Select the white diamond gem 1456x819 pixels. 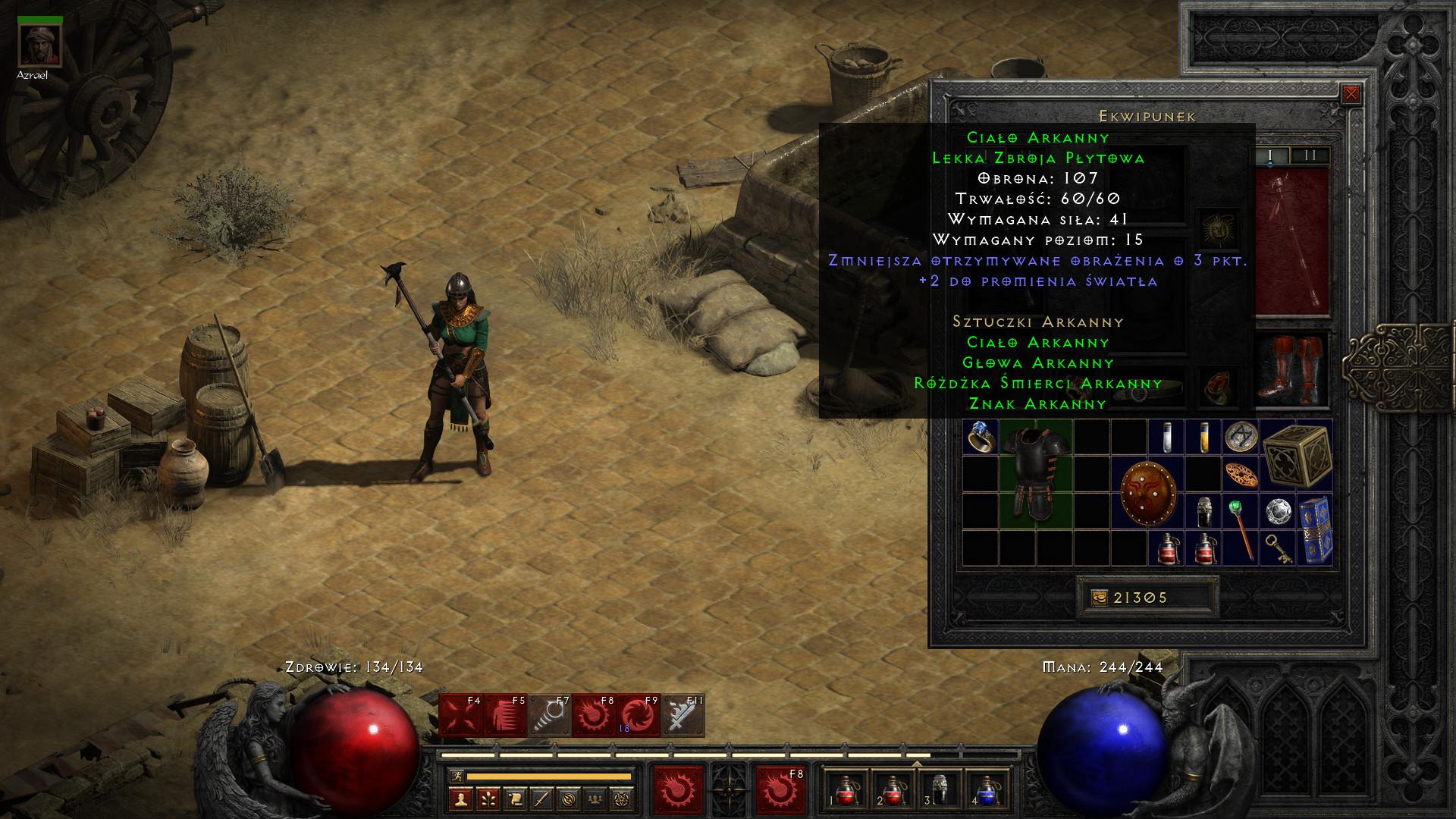point(1278,512)
